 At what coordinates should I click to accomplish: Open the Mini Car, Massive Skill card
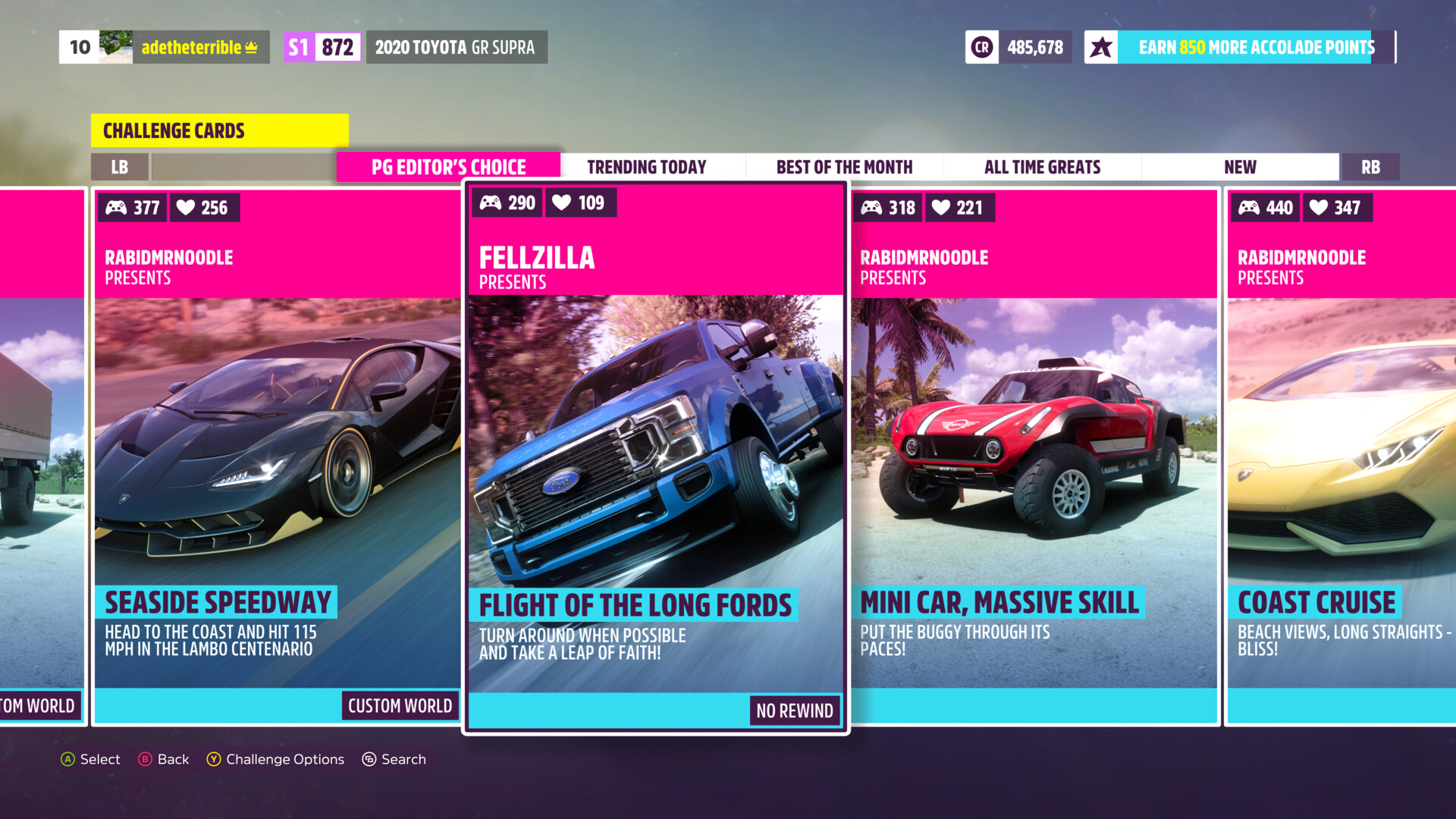coord(1034,455)
